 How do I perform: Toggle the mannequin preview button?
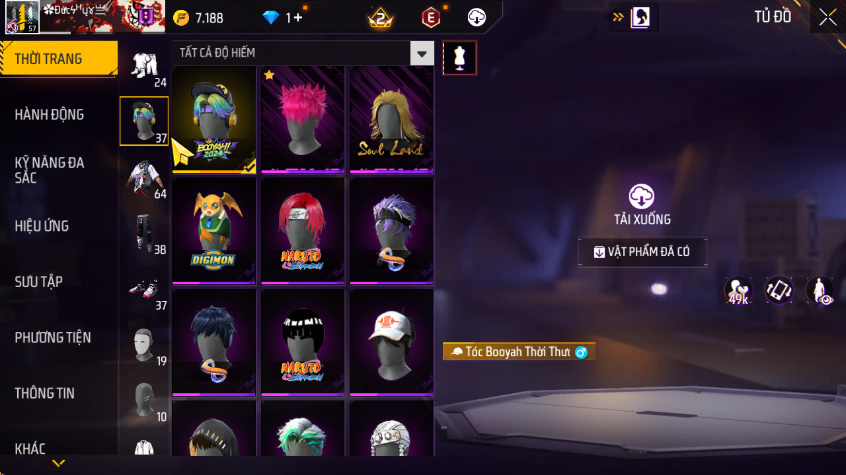pos(459,57)
